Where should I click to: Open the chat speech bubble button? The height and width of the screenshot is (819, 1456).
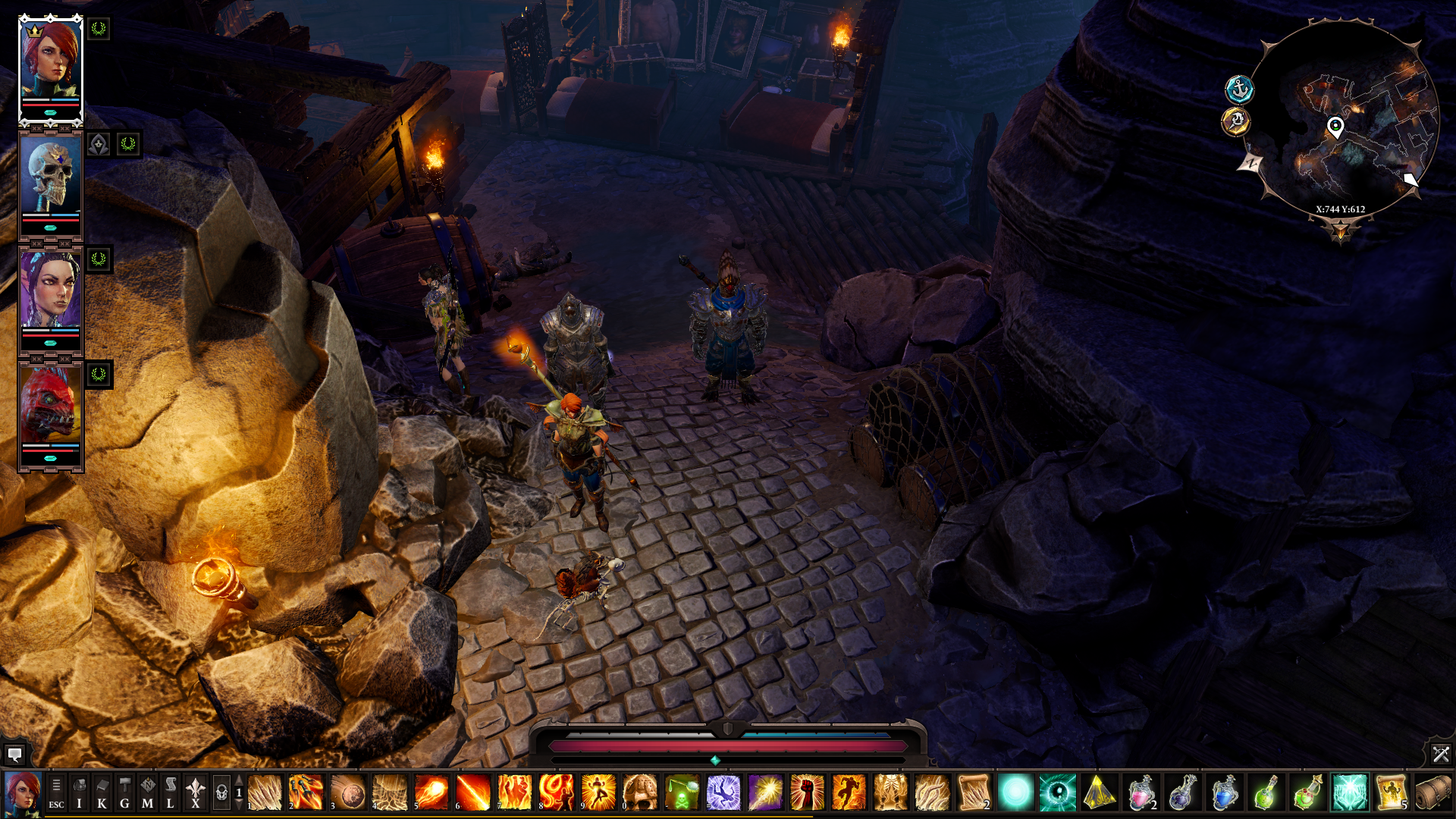pyautogui.click(x=14, y=754)
